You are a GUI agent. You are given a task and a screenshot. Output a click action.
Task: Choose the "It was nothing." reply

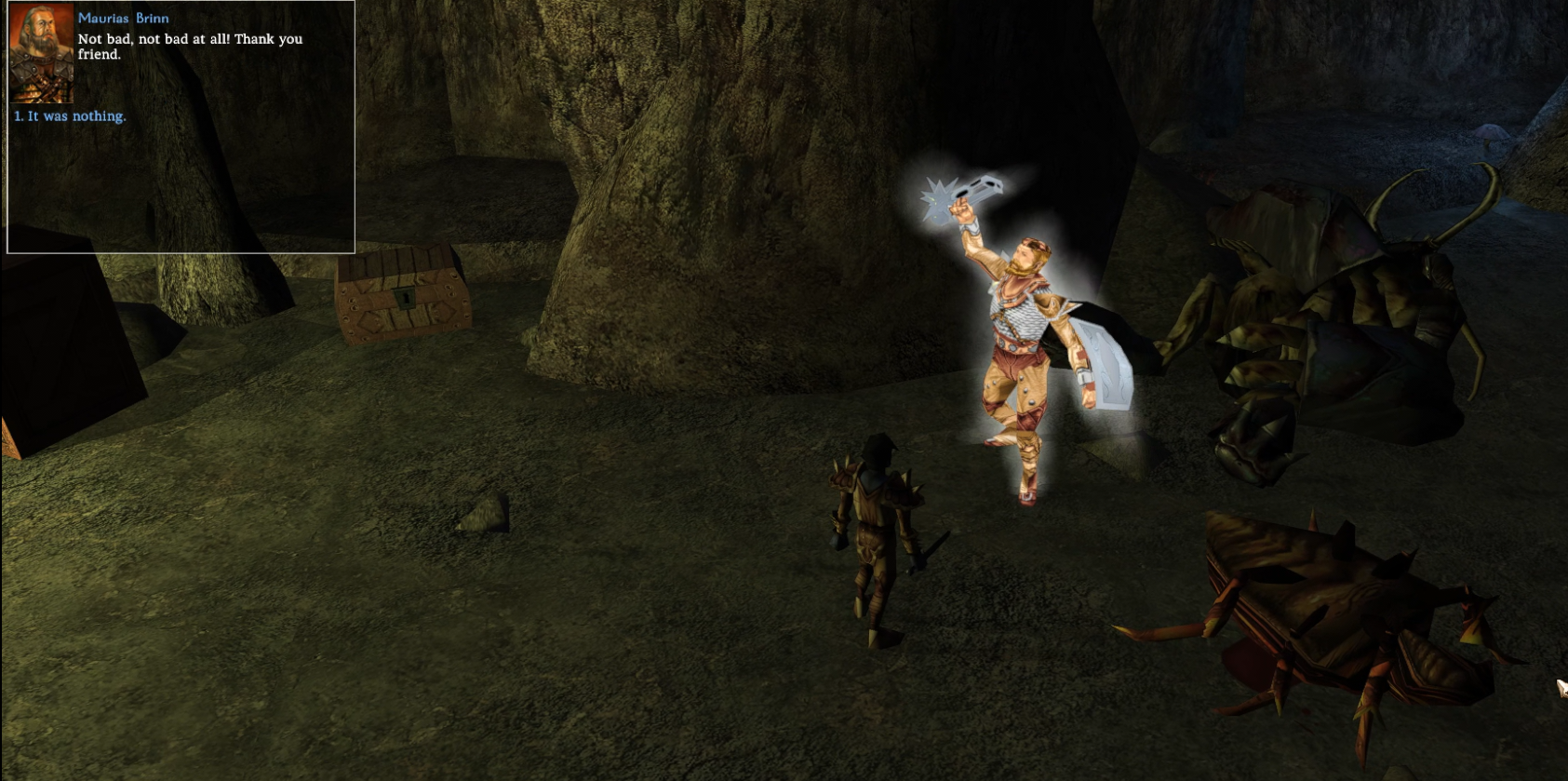click(x=71, y=116)
